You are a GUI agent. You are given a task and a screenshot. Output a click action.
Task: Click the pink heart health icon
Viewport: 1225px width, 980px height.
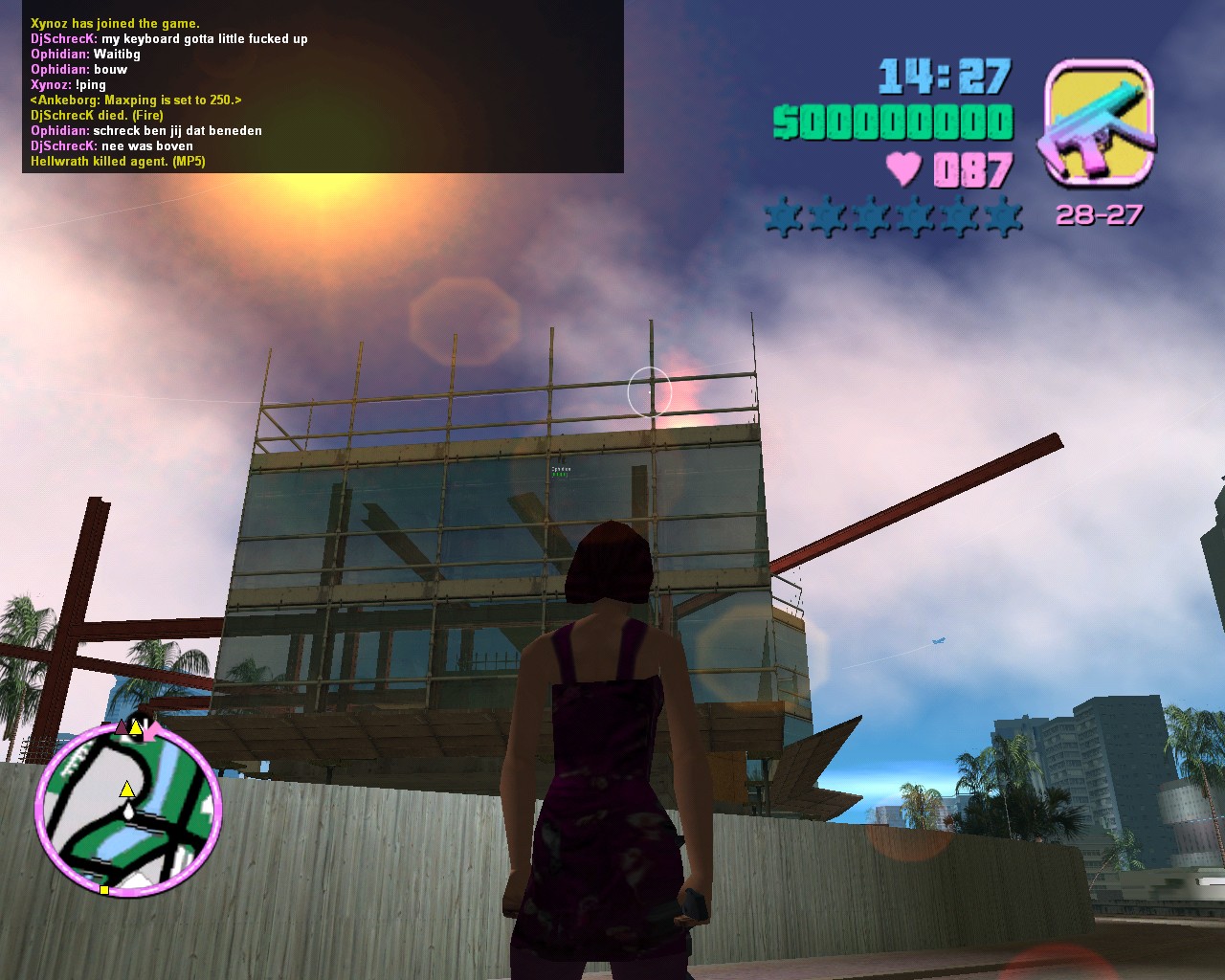pos(903,169)
